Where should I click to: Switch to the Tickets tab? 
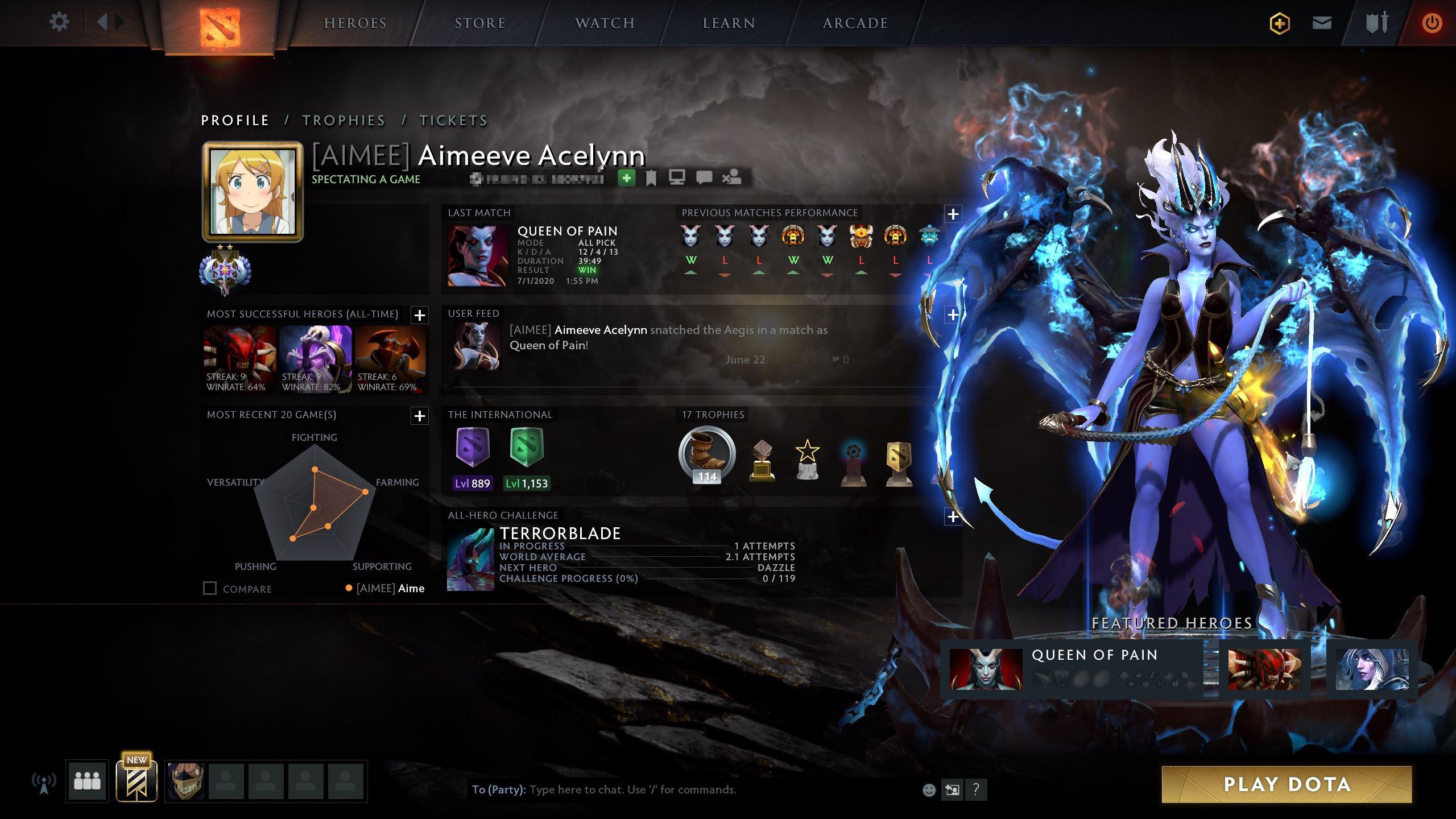pyautogui.click(x=453, y=121)
